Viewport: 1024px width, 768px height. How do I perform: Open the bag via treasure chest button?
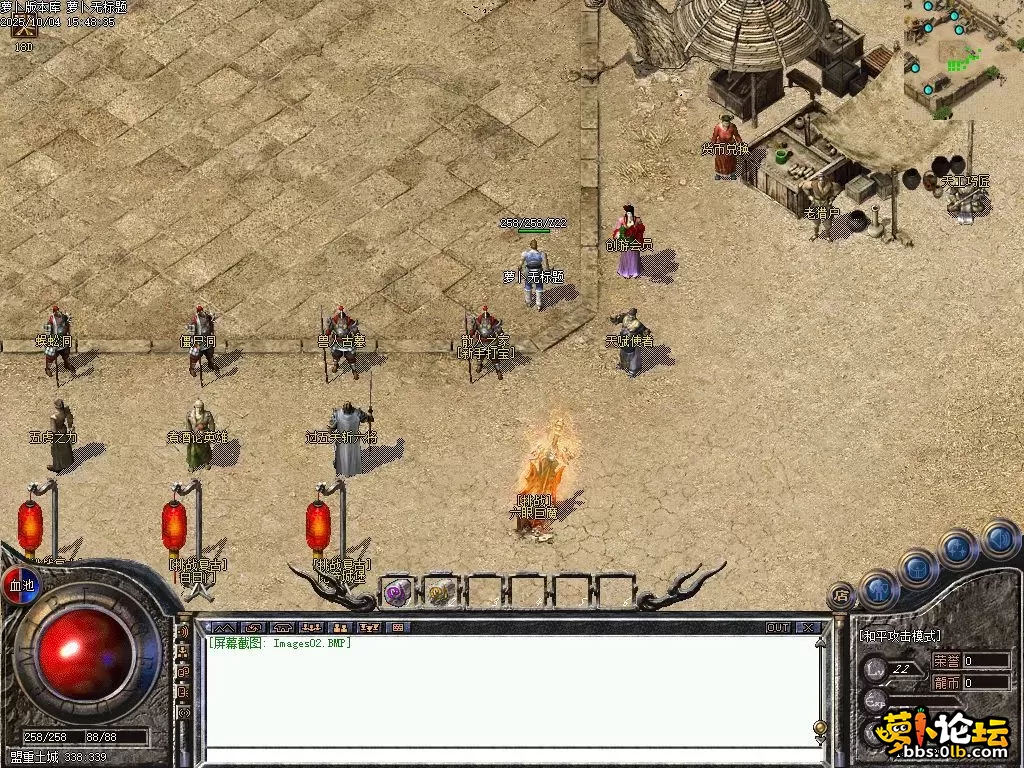point(918,567)
